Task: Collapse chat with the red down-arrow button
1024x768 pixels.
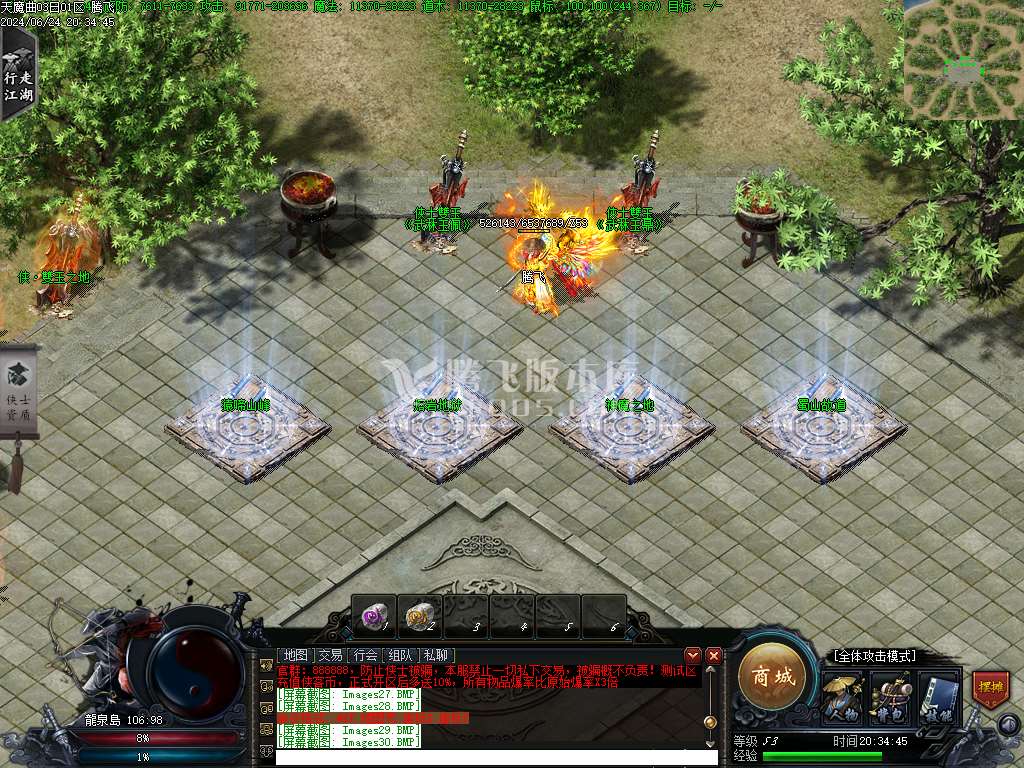Action: point(693,655)
